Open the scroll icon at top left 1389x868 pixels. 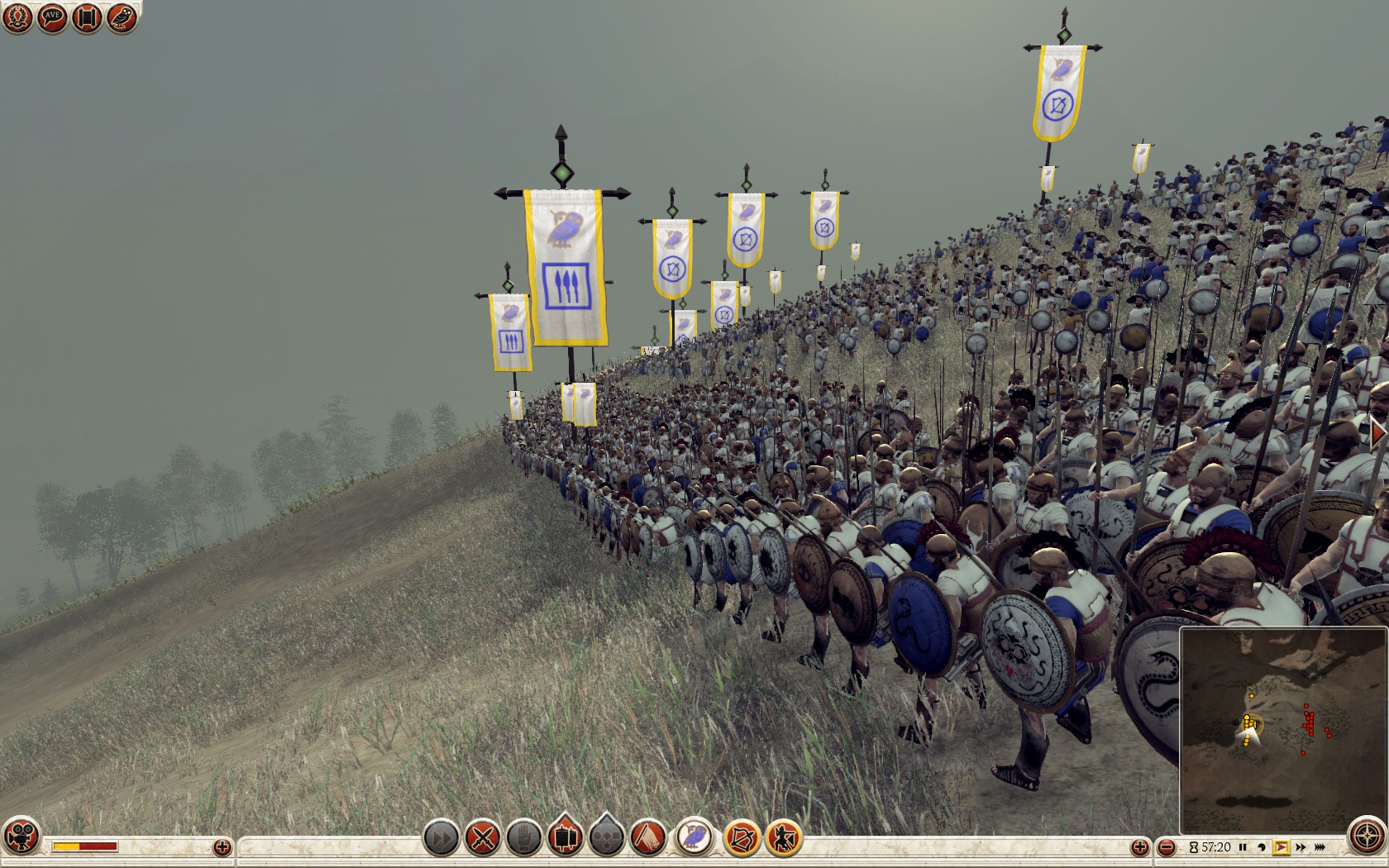pyautogui.click(x=87, y=17)
